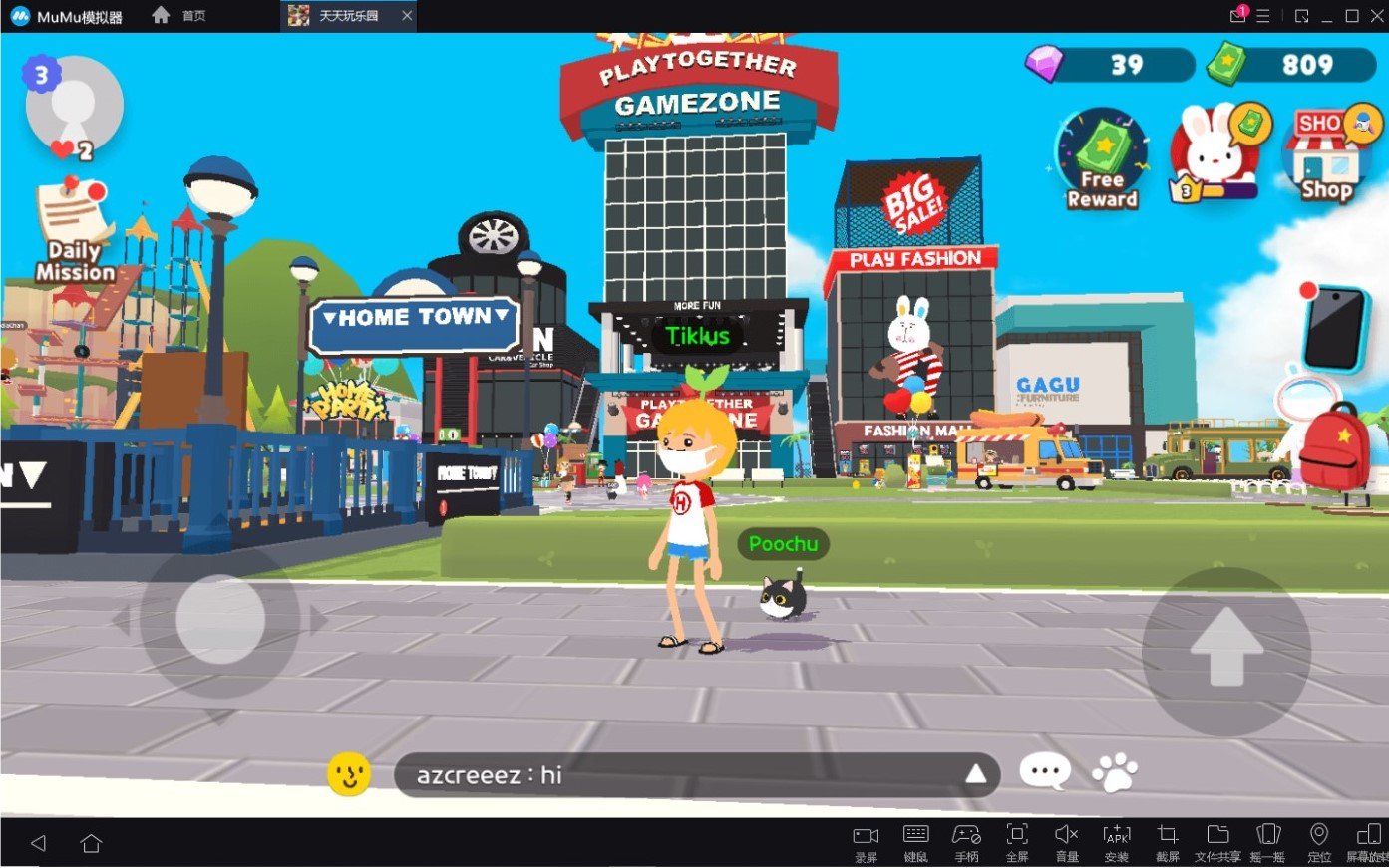Tap the virtual joystick pad
1389x868 pixels.
click(x=220, y=620)
